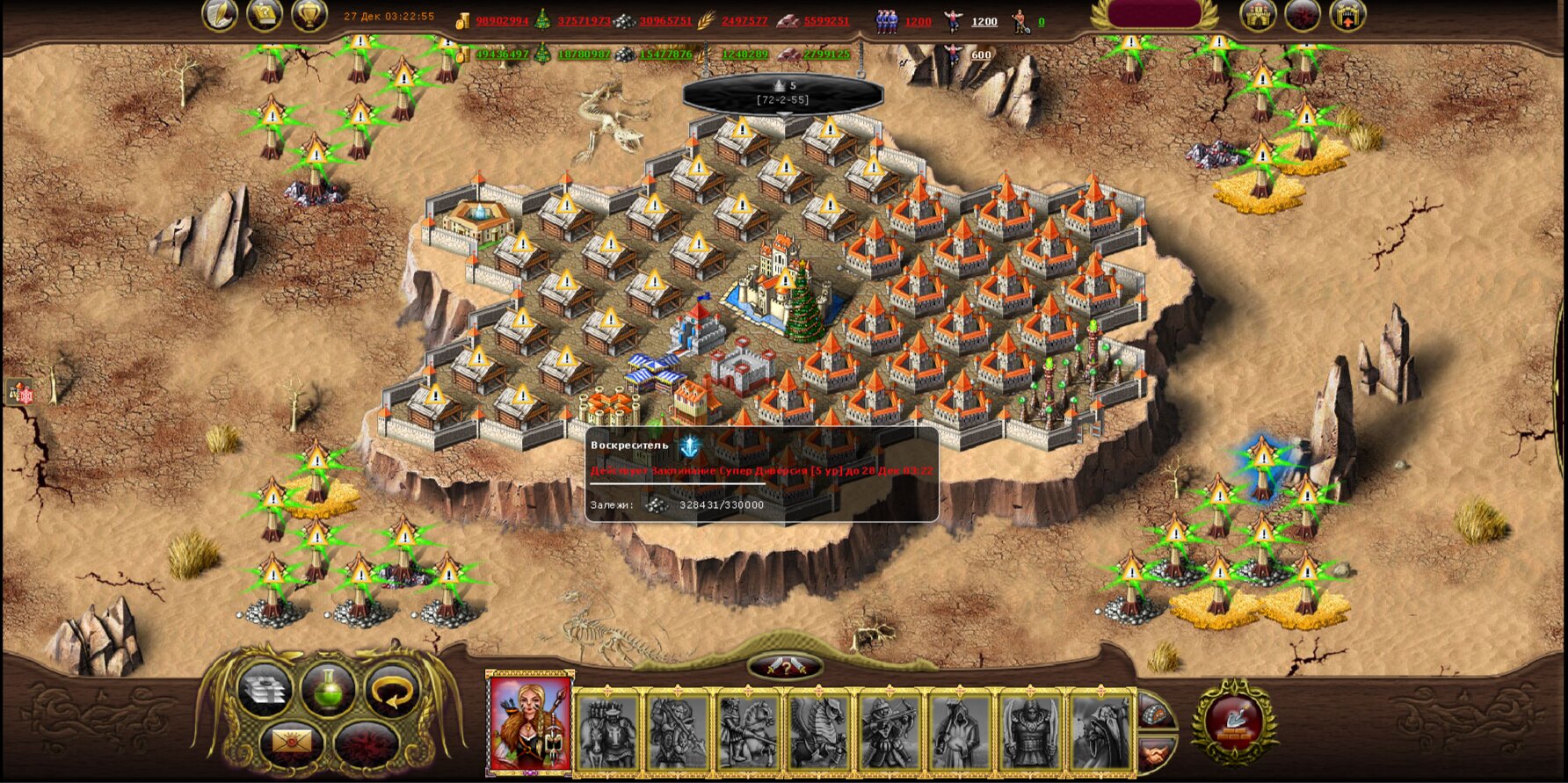Screen dimensions: 1568x783
Task: Click the handshake diplomacy button
Action: tap(1155, 754)
